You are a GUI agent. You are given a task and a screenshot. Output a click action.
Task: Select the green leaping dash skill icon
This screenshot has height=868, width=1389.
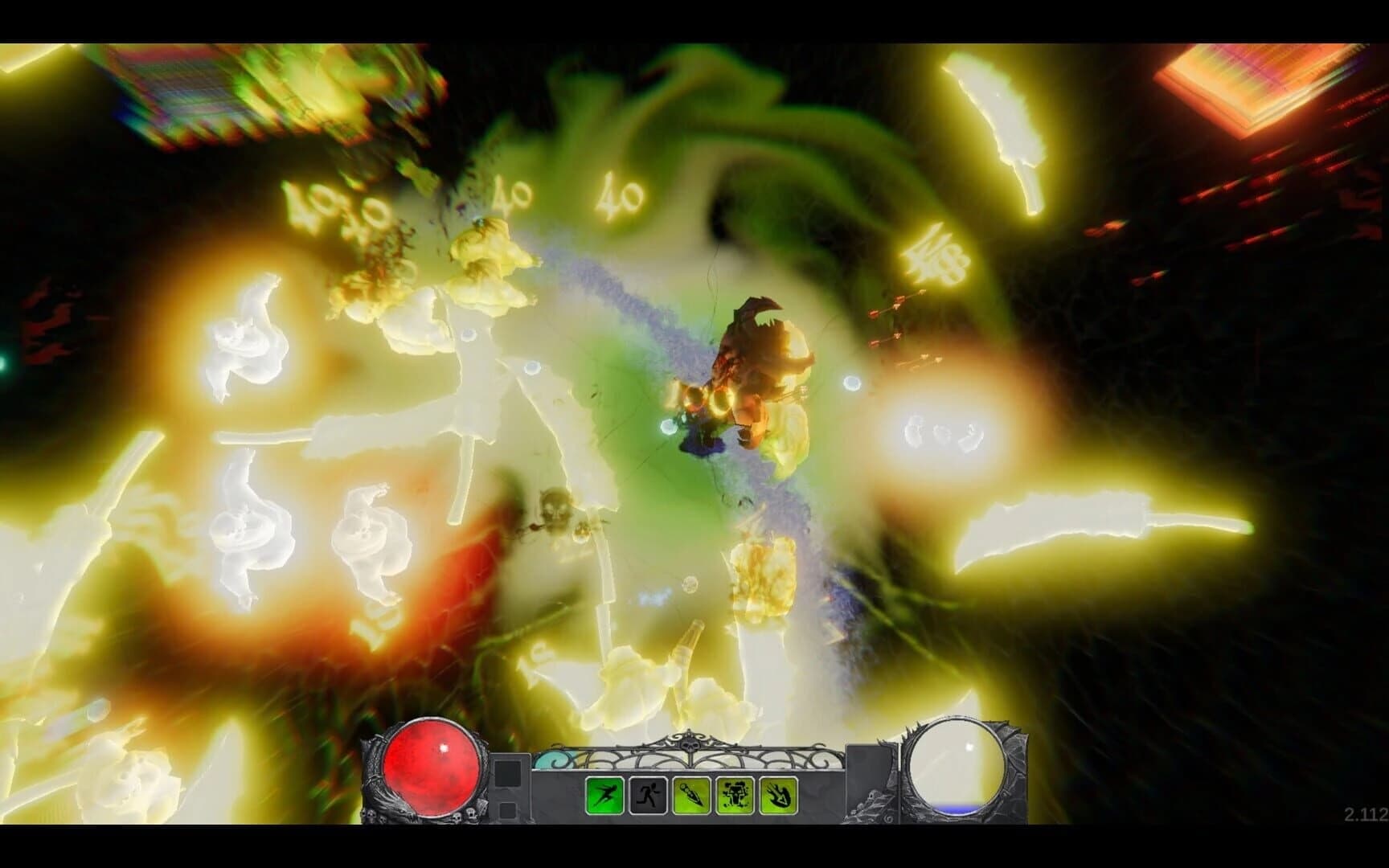tap(604, 793)
